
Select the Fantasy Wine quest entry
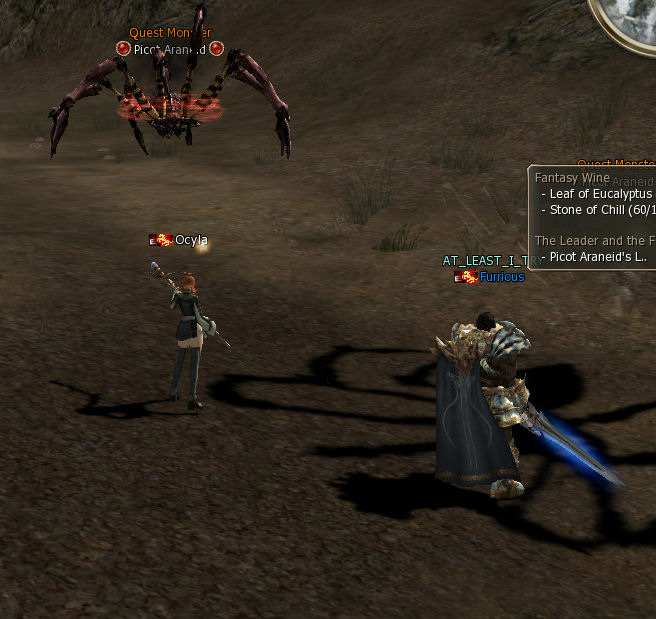[x=566, y=177]
